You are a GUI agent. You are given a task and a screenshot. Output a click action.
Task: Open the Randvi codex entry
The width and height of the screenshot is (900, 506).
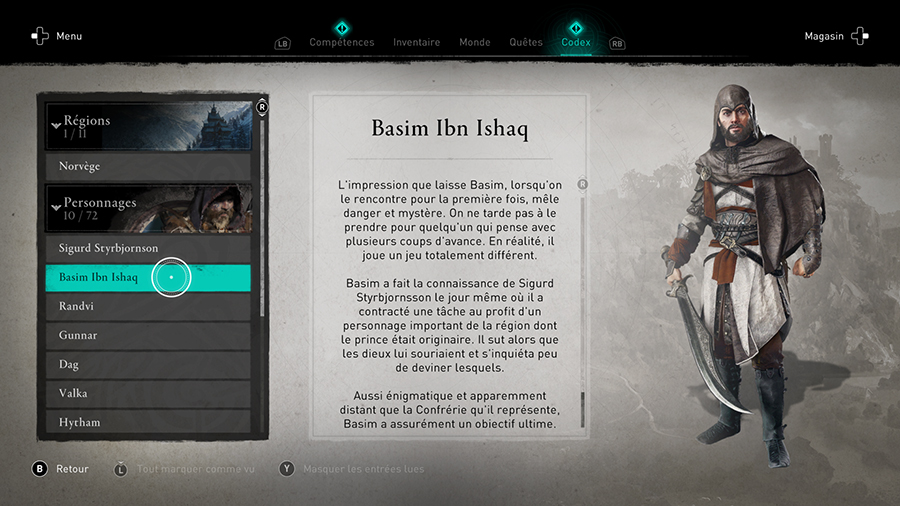tap(148, 306)
